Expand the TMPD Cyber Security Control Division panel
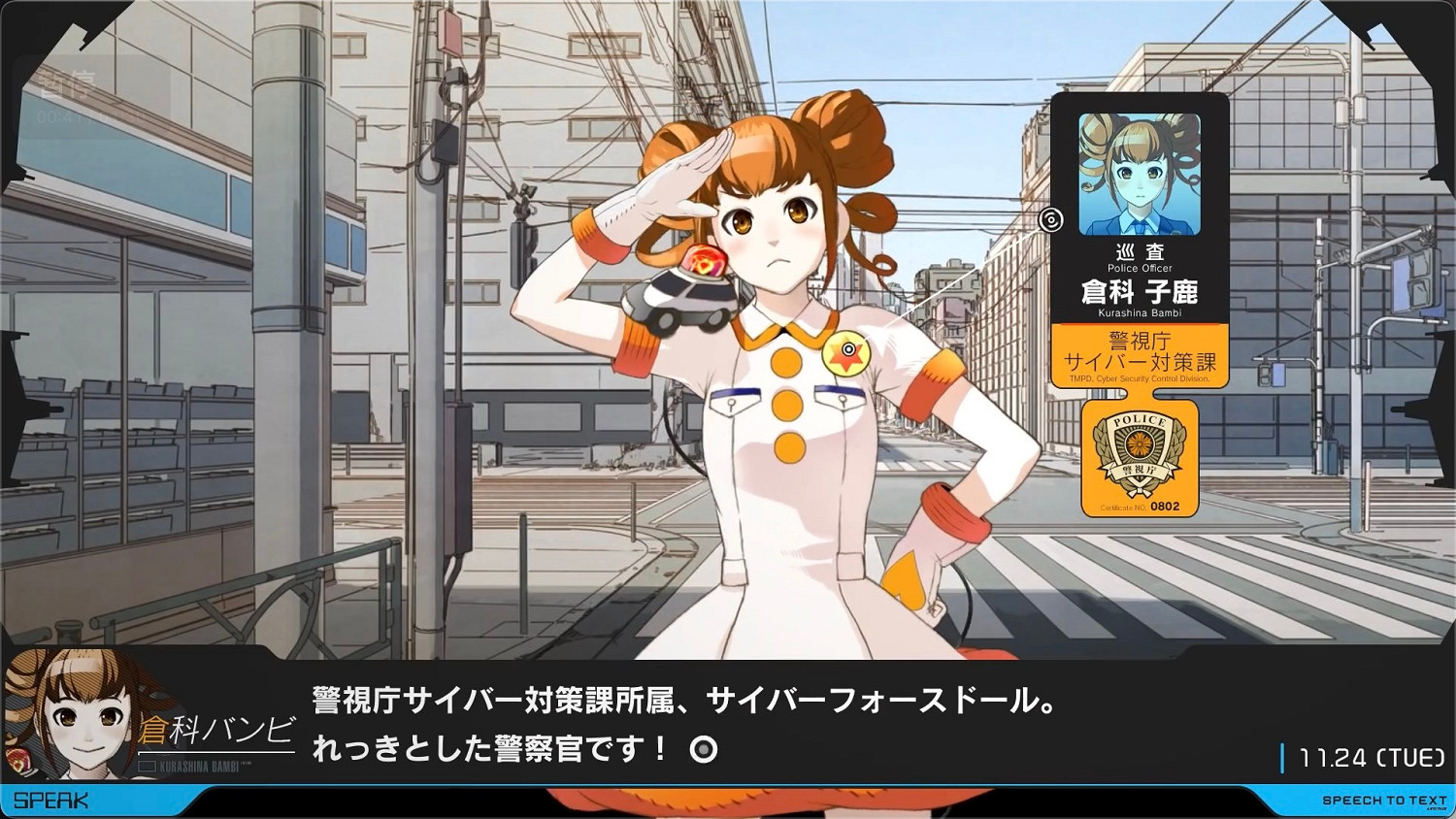Screen dimensions: 1456x819 pos(1140,378)
